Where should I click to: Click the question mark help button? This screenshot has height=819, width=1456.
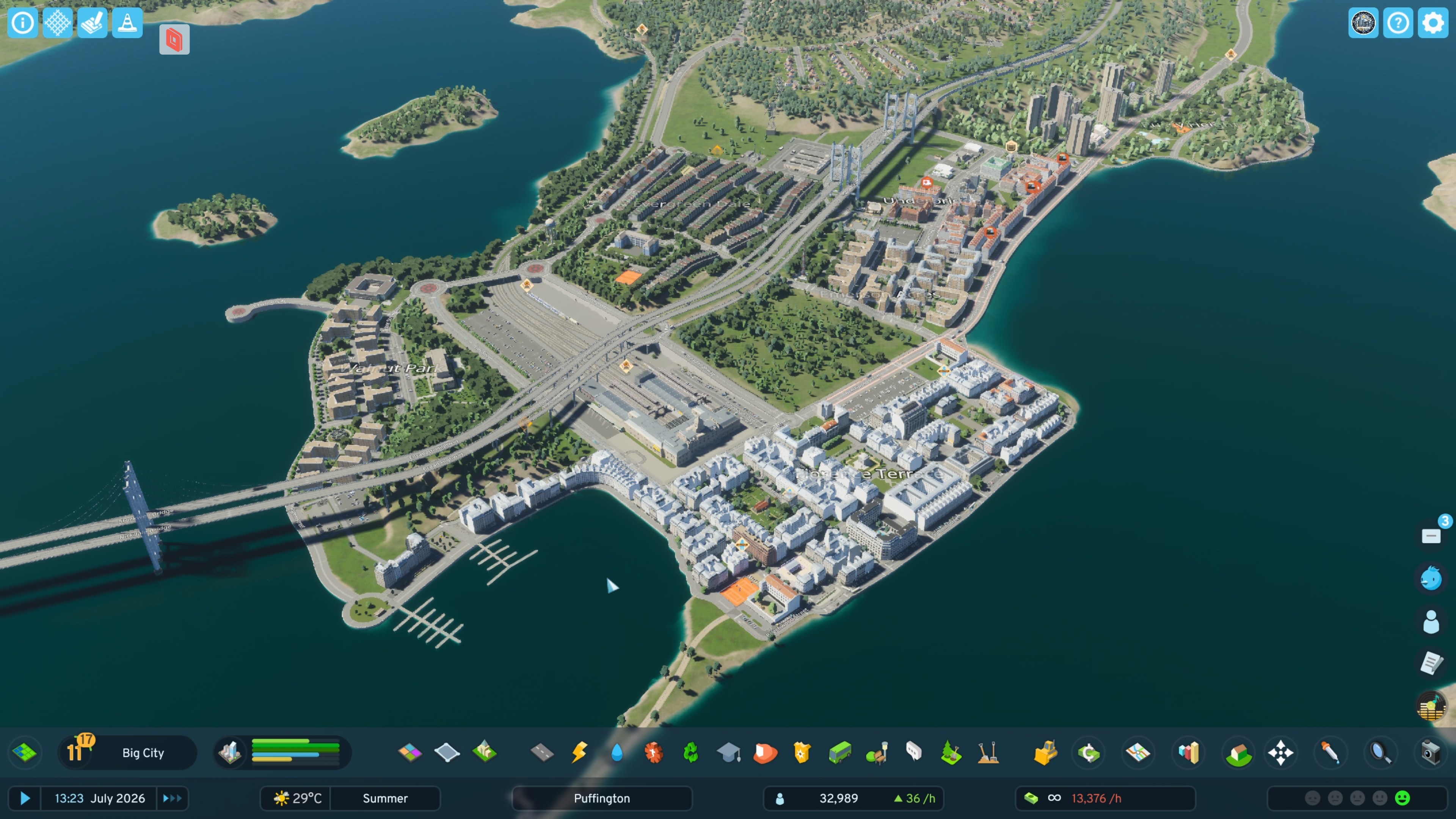pyautogui.click(x=1398, y=23)
